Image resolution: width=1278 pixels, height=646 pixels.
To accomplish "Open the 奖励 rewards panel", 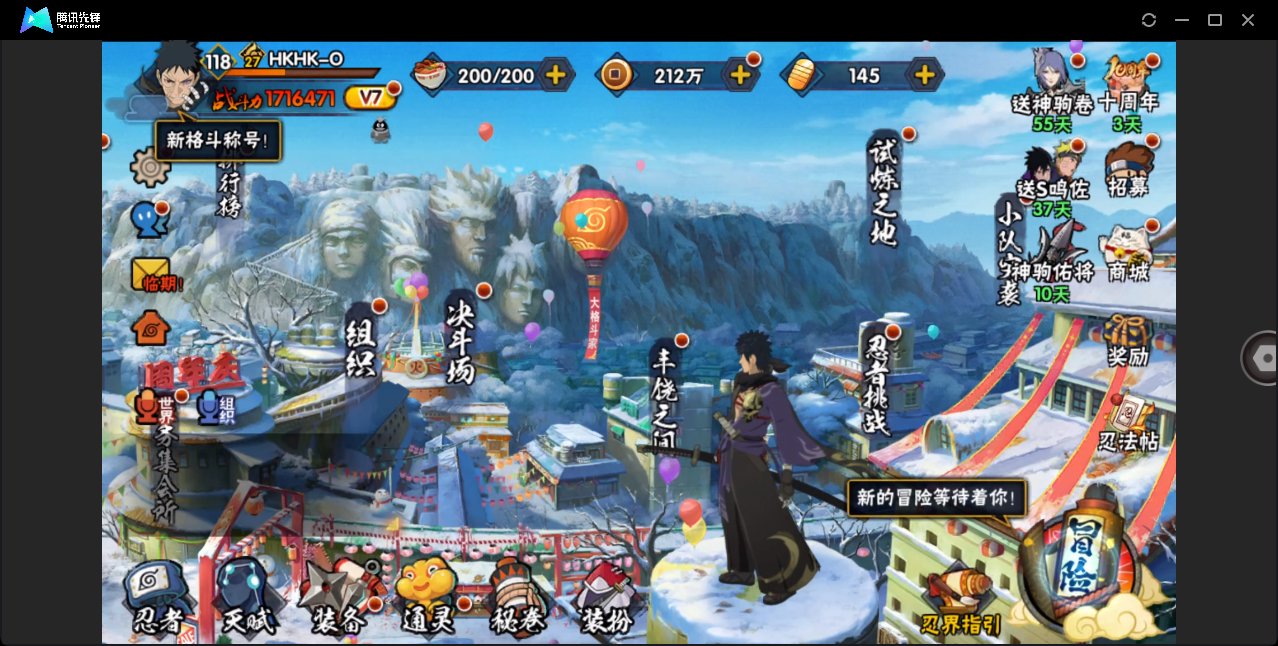I will 1127,340.
